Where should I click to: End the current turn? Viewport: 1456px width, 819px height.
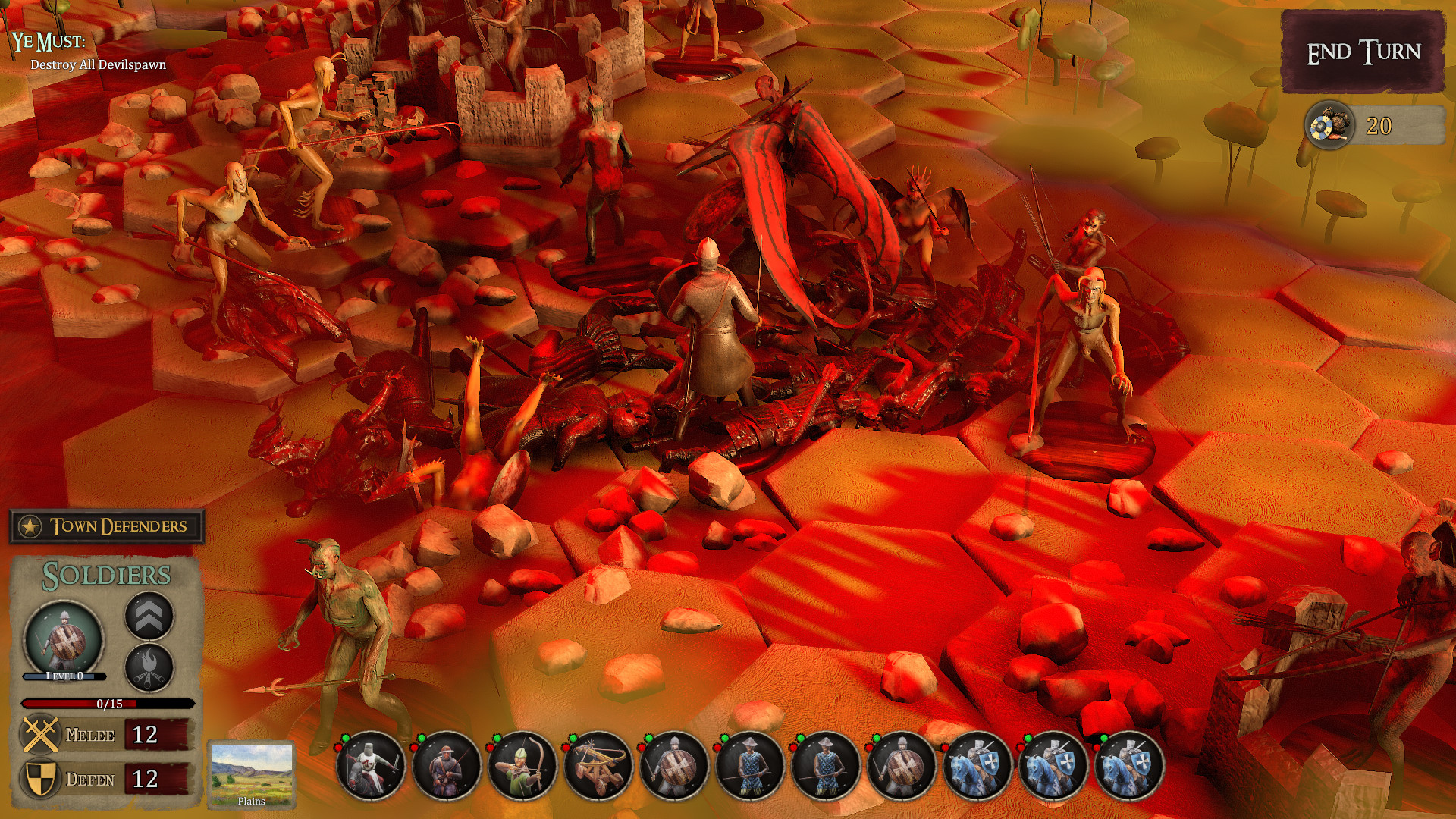pyautogui.click(x=1363, y=52)
